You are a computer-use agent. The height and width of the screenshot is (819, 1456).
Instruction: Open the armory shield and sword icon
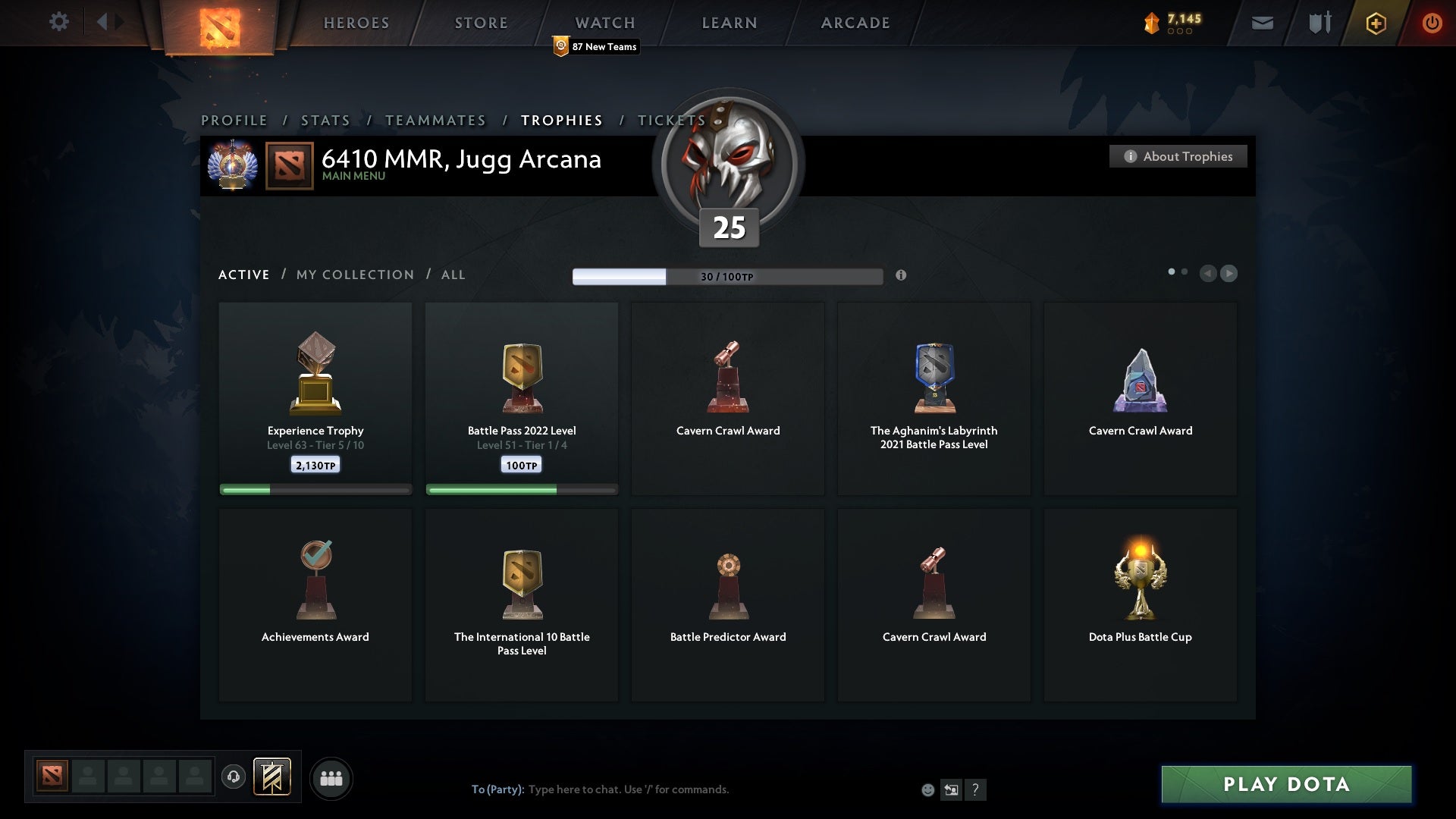pos(1319,23)
